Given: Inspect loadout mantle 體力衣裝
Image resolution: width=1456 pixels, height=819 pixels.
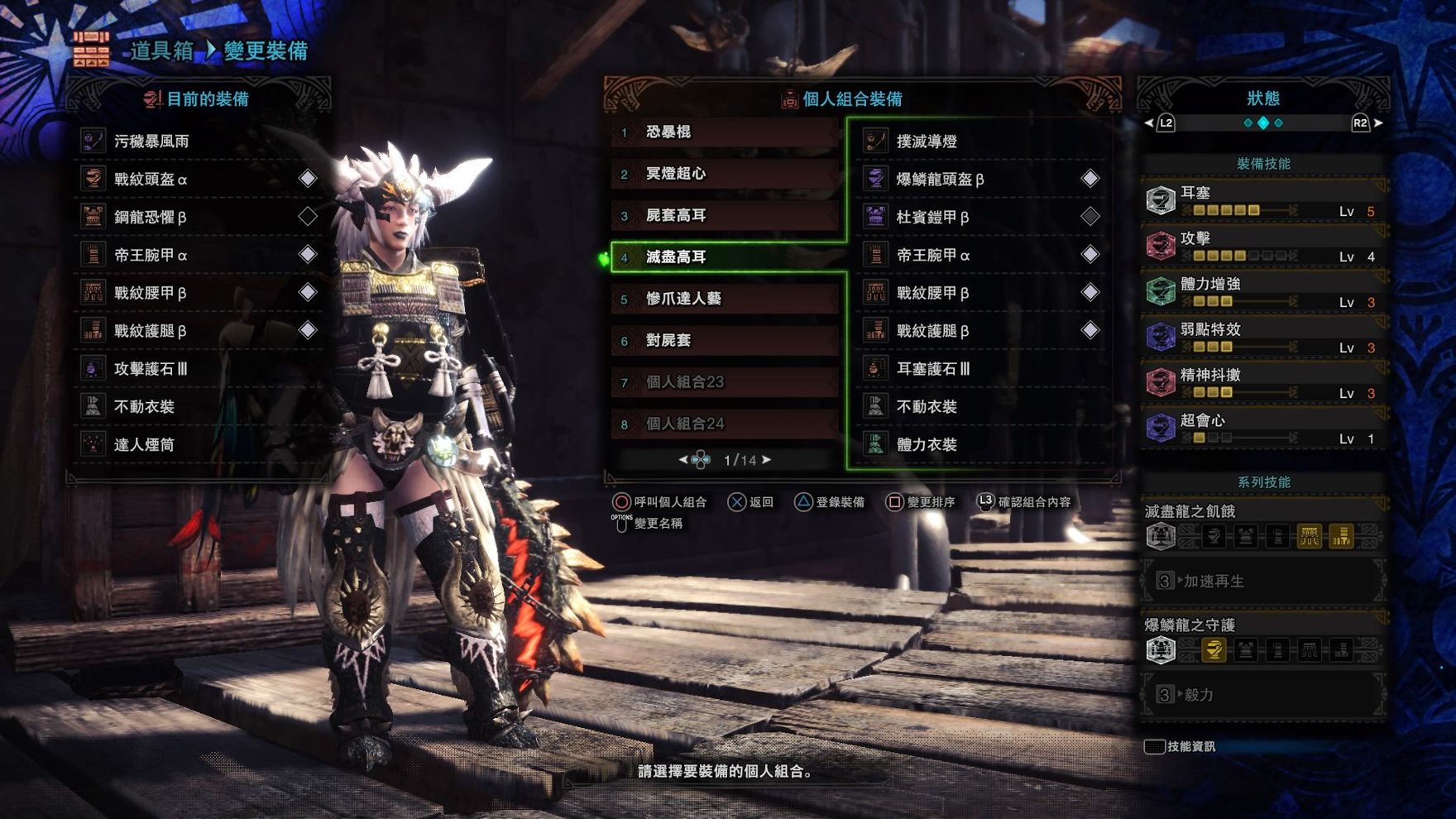Looking at the screenshot, I should point(980,445).
